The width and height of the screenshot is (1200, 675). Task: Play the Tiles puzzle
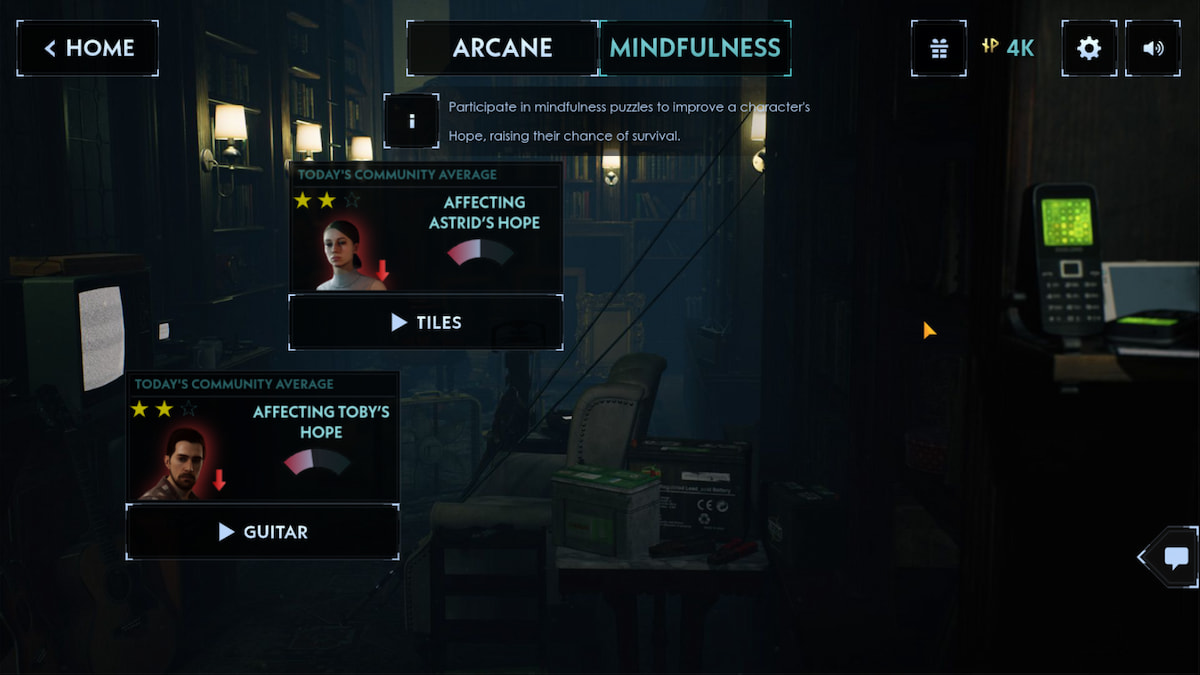pos(425,322)
